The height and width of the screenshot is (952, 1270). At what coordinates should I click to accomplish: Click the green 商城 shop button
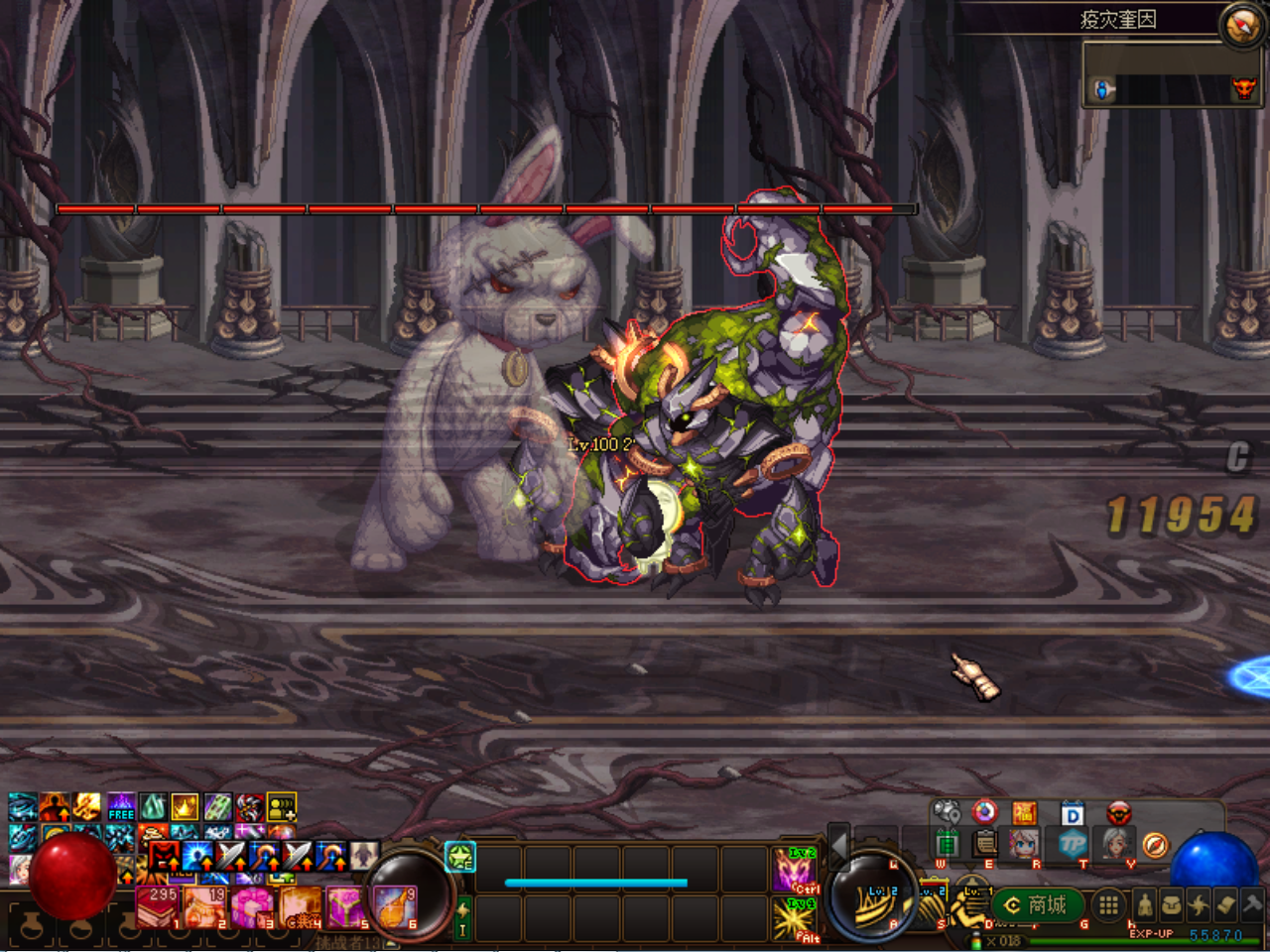click(x=1037, y=904)
